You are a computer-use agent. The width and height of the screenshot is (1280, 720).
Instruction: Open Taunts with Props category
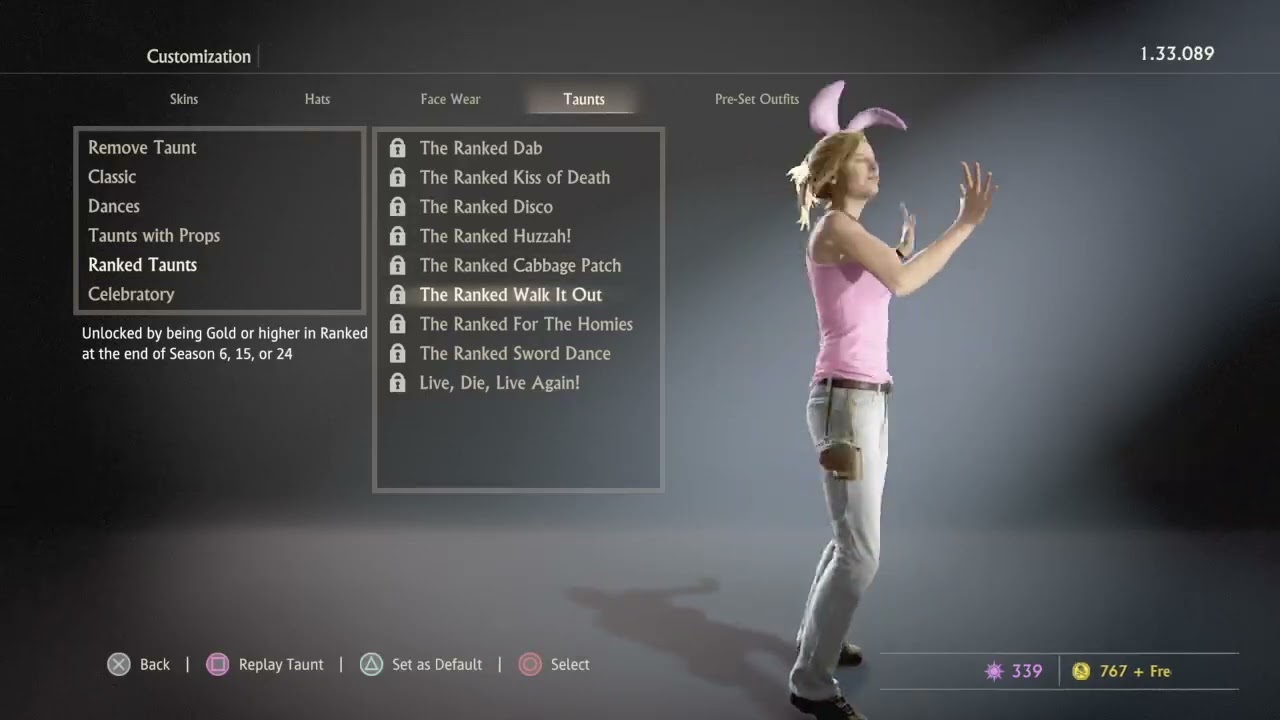[154, 236]
